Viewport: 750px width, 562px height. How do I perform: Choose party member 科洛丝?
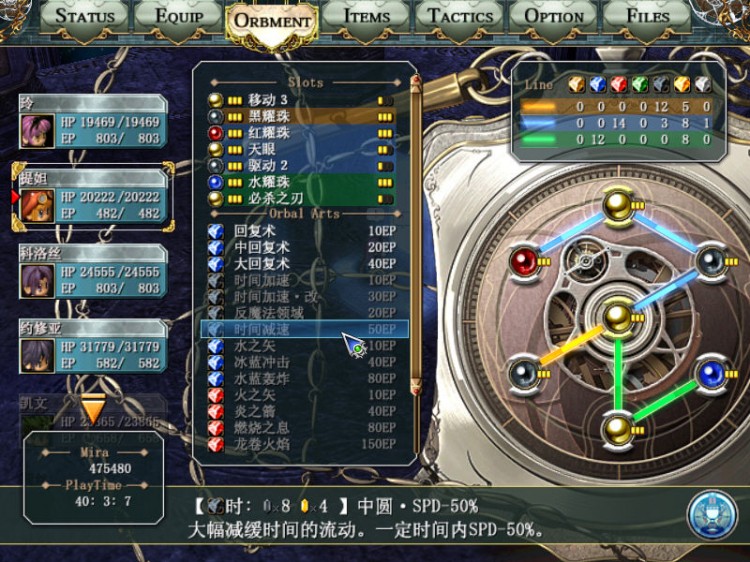92,272
